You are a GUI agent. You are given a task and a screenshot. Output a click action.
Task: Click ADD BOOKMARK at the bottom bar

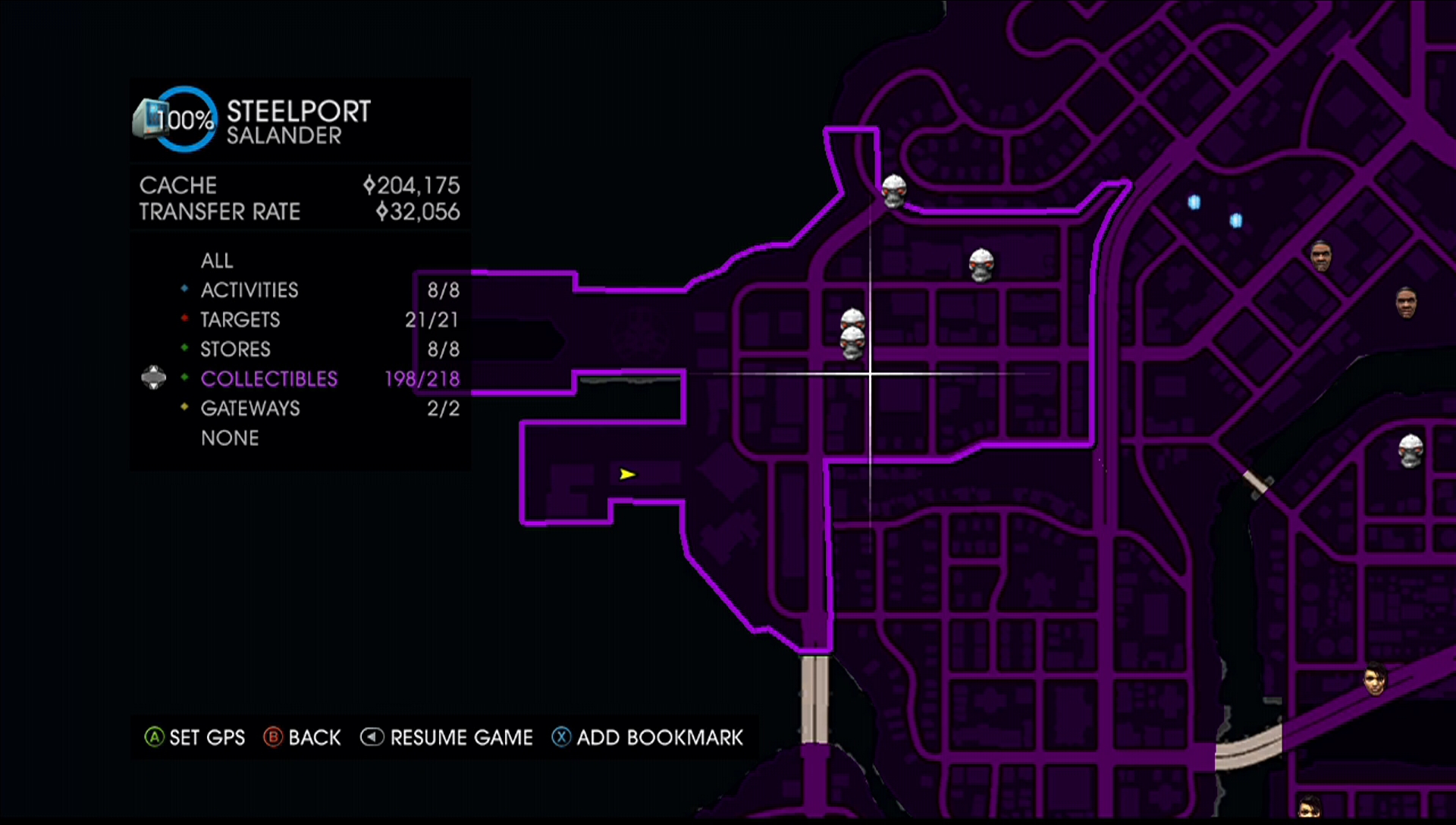[x=648, y=736]
